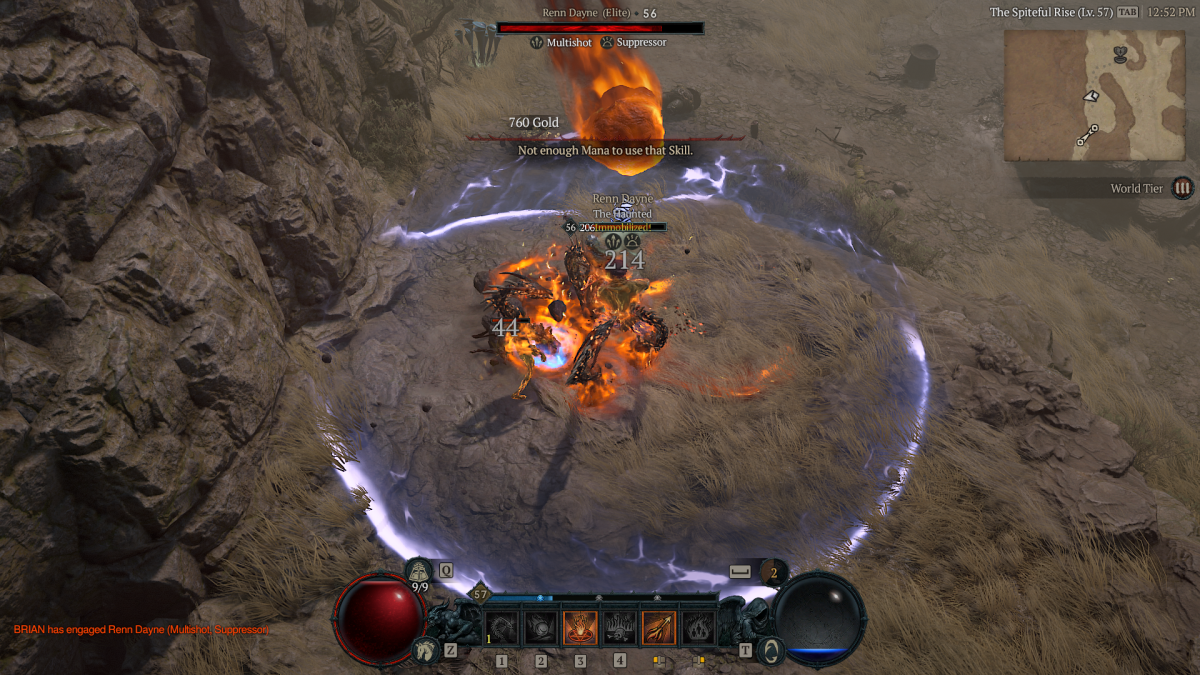Activate the last skill slot with figures in flames
1200x675 pixels.
(697, 628)
